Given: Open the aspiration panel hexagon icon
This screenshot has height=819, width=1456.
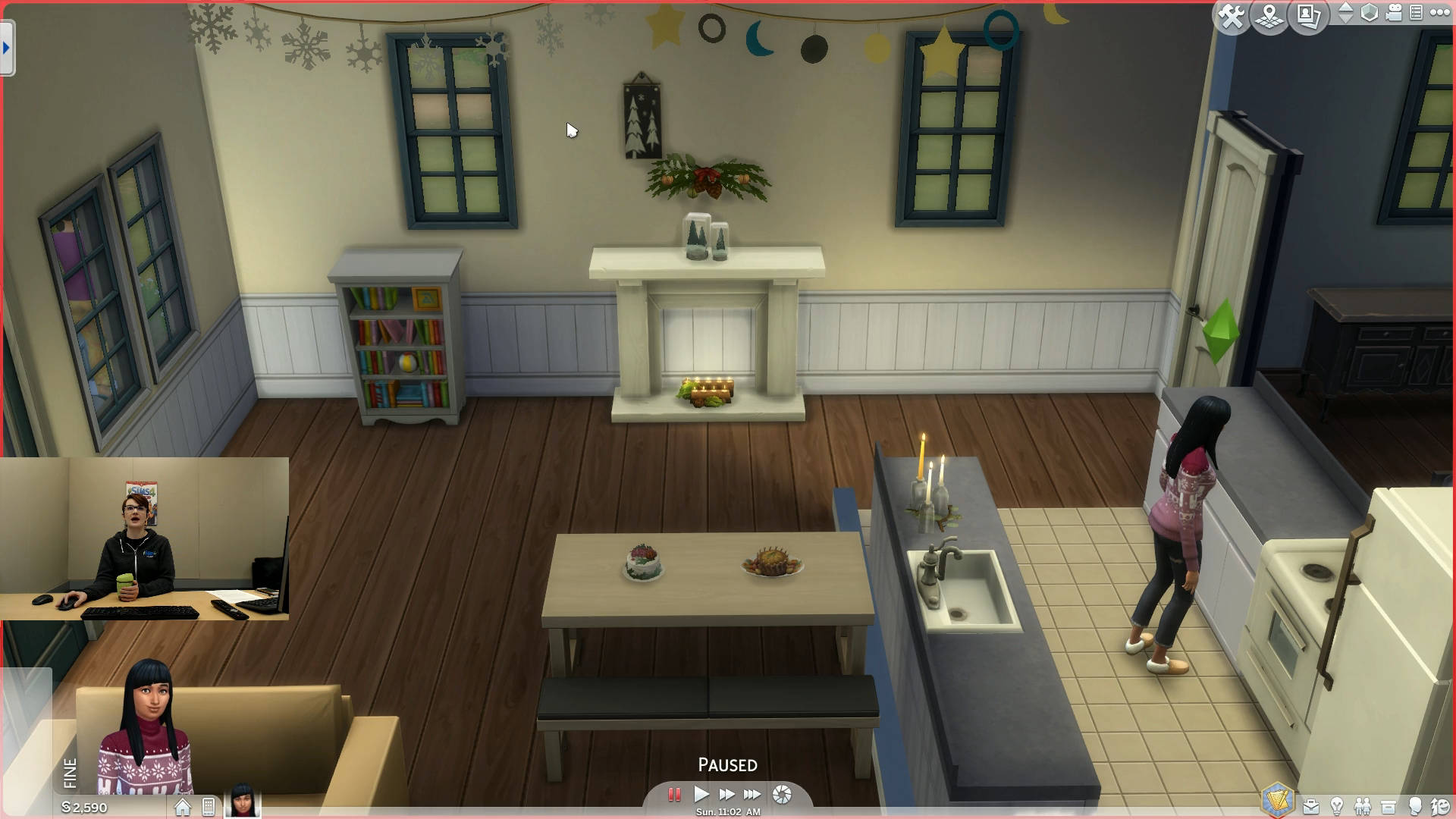Looking at the screenshot, I should click(x=1277, y=802).
